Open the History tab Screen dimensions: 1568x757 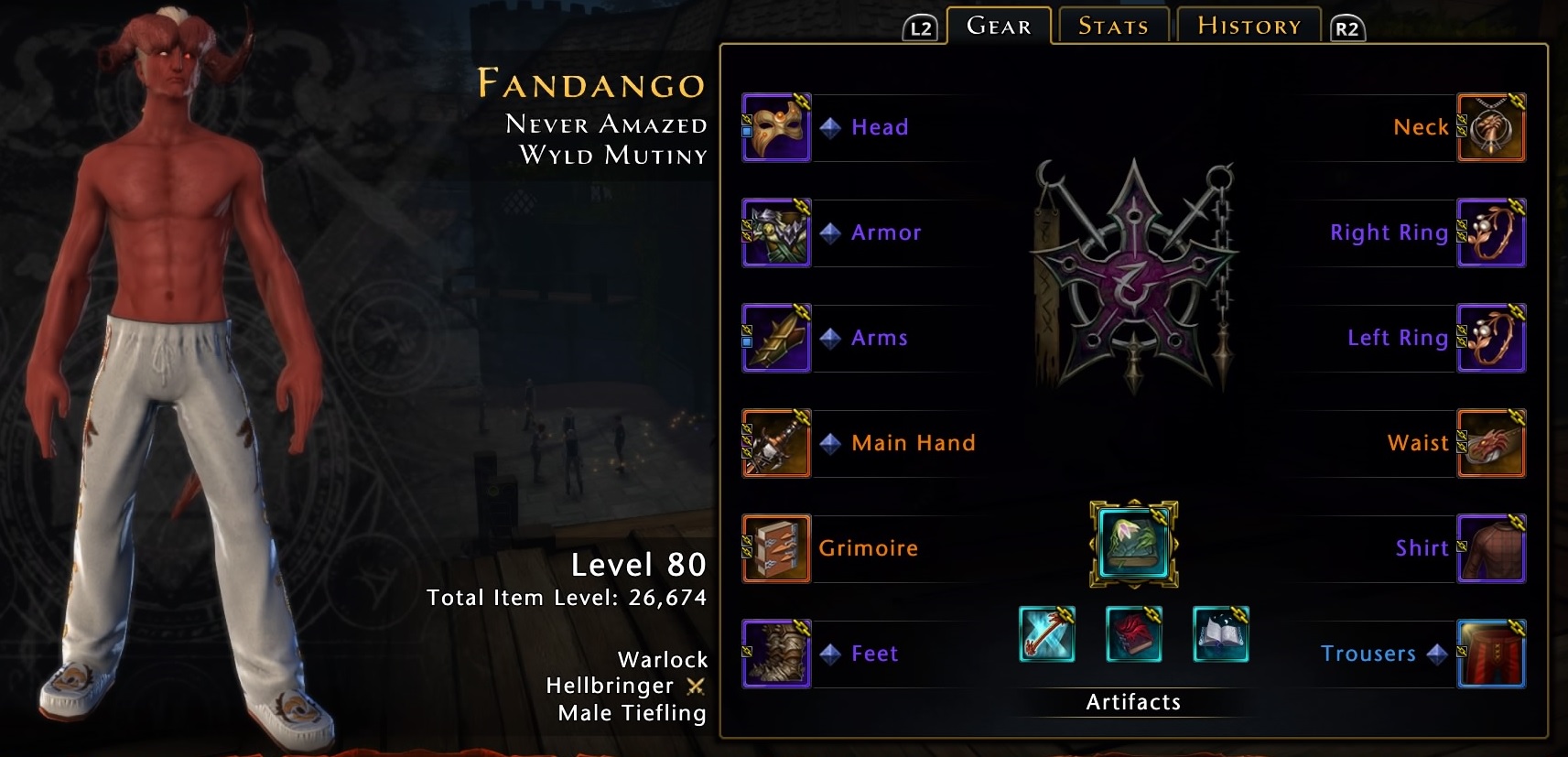coord(1247,25)
